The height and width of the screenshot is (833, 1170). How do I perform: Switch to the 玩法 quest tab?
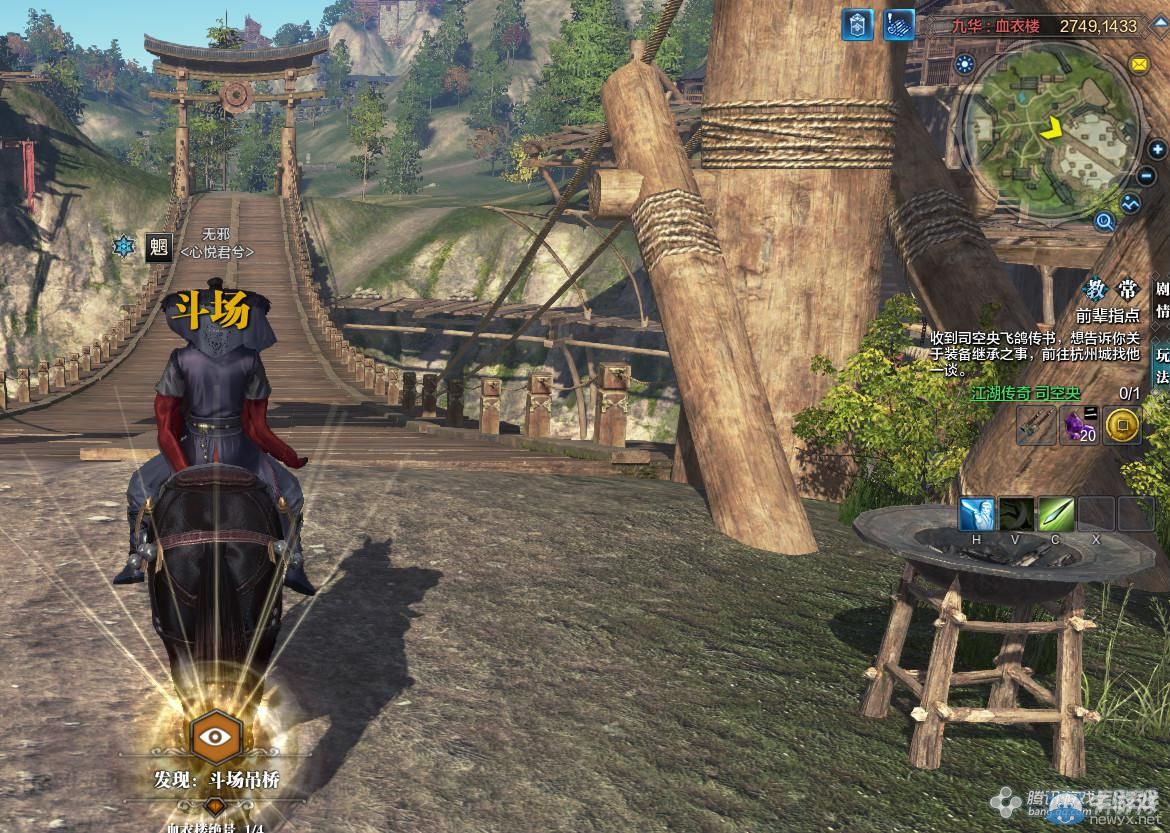[x=1162, y=365]
